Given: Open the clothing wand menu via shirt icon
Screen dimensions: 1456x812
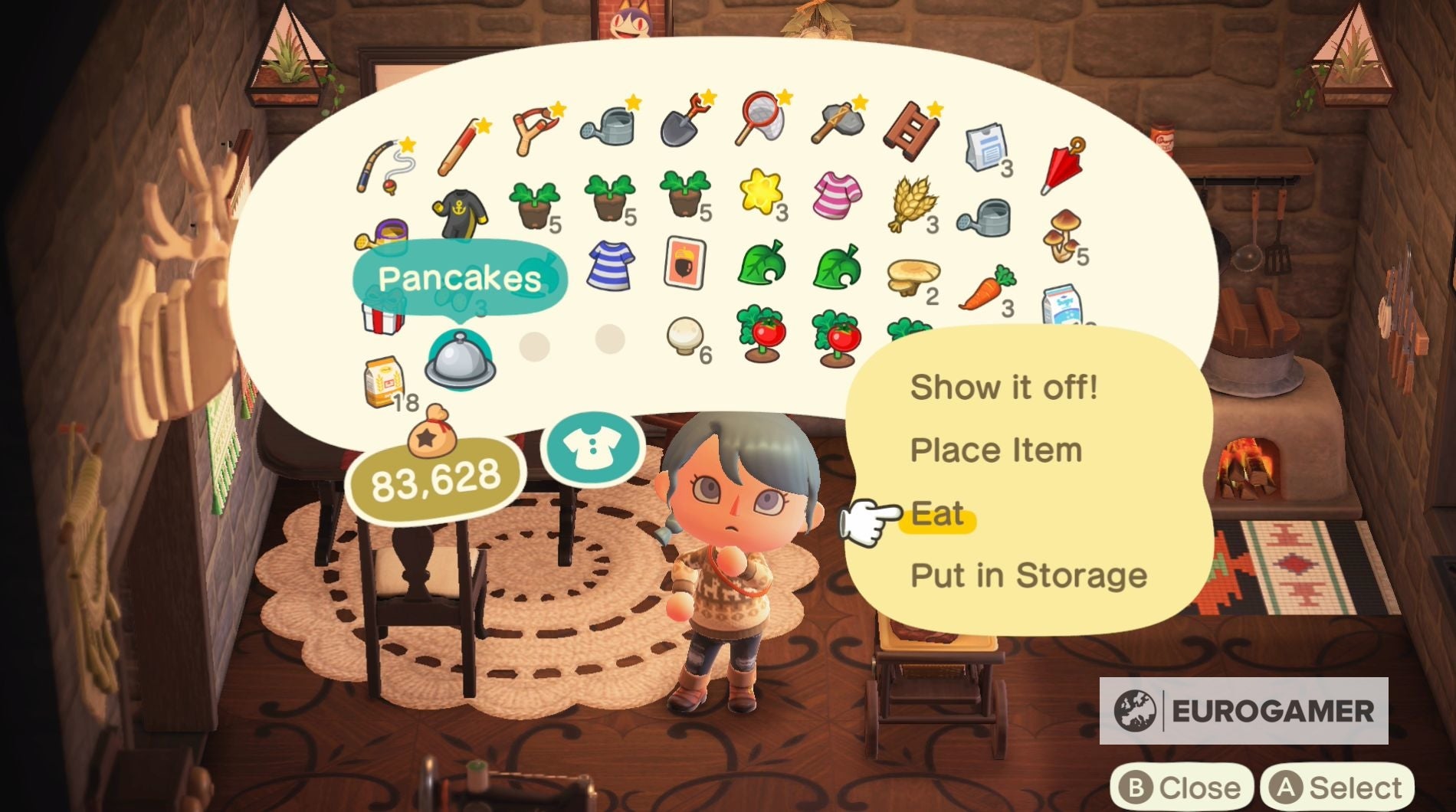Looking at the screenshot, I should (594, 448).
